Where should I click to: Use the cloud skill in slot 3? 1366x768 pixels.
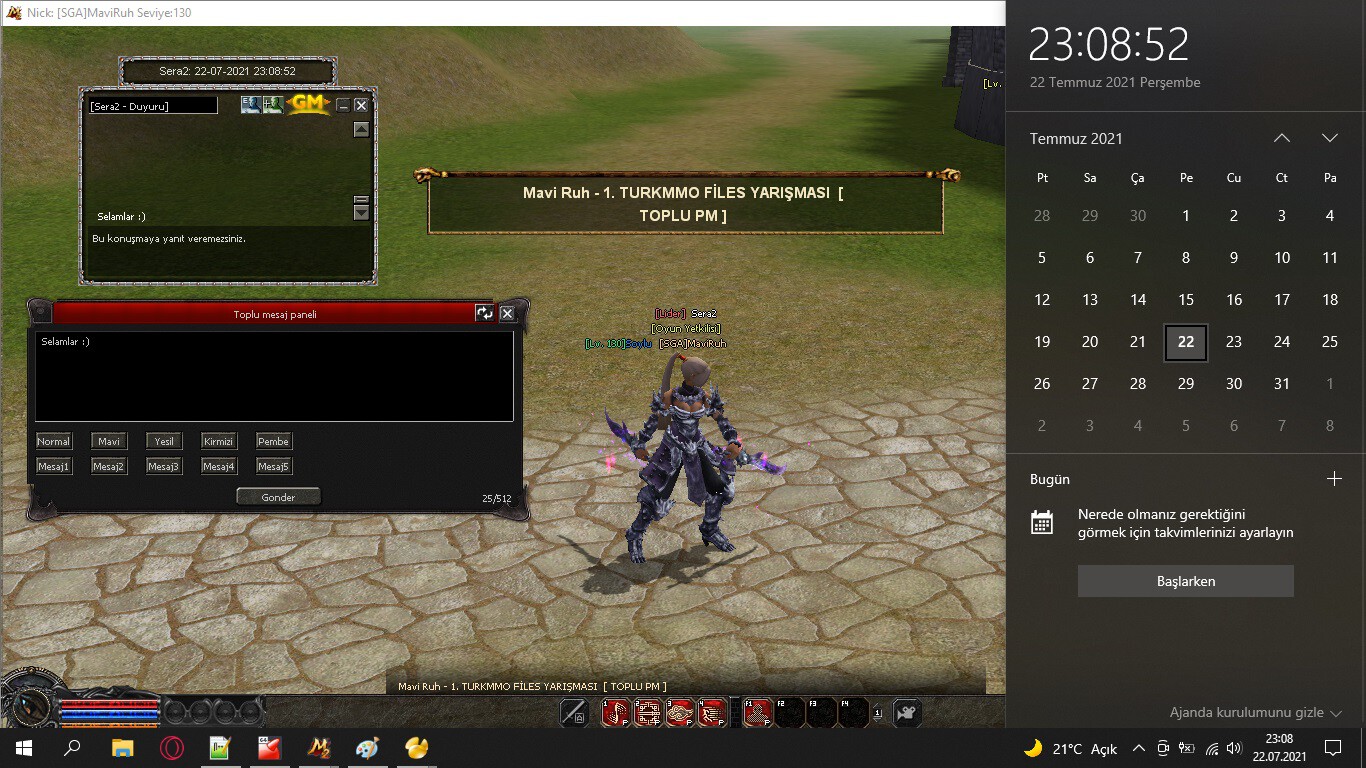[680, 713]
